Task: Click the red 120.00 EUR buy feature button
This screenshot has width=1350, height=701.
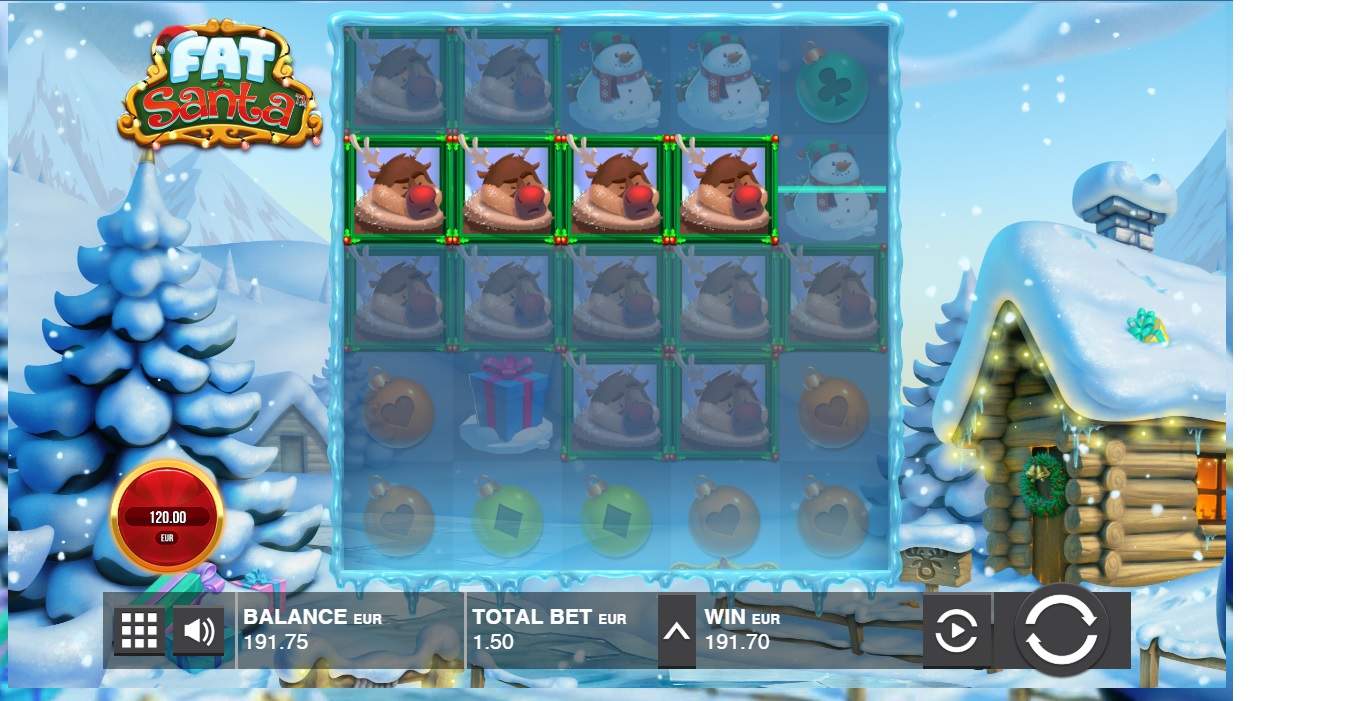Action: coord(167,517)
